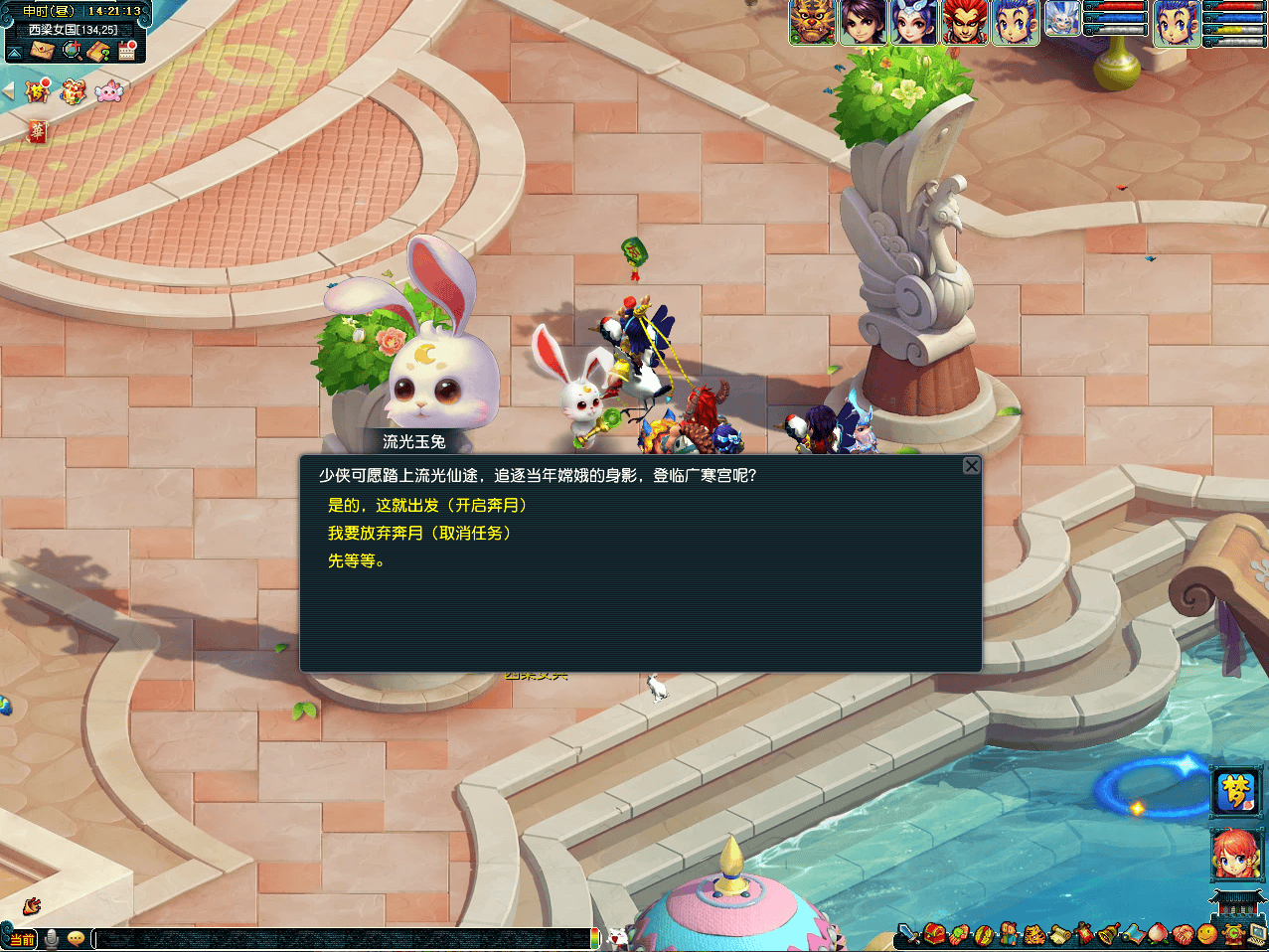Image resolution: width=1269 pixels, height=952 pixels.
Task: Open the smiley face friends icon
Action: [x=1206, y=934]
